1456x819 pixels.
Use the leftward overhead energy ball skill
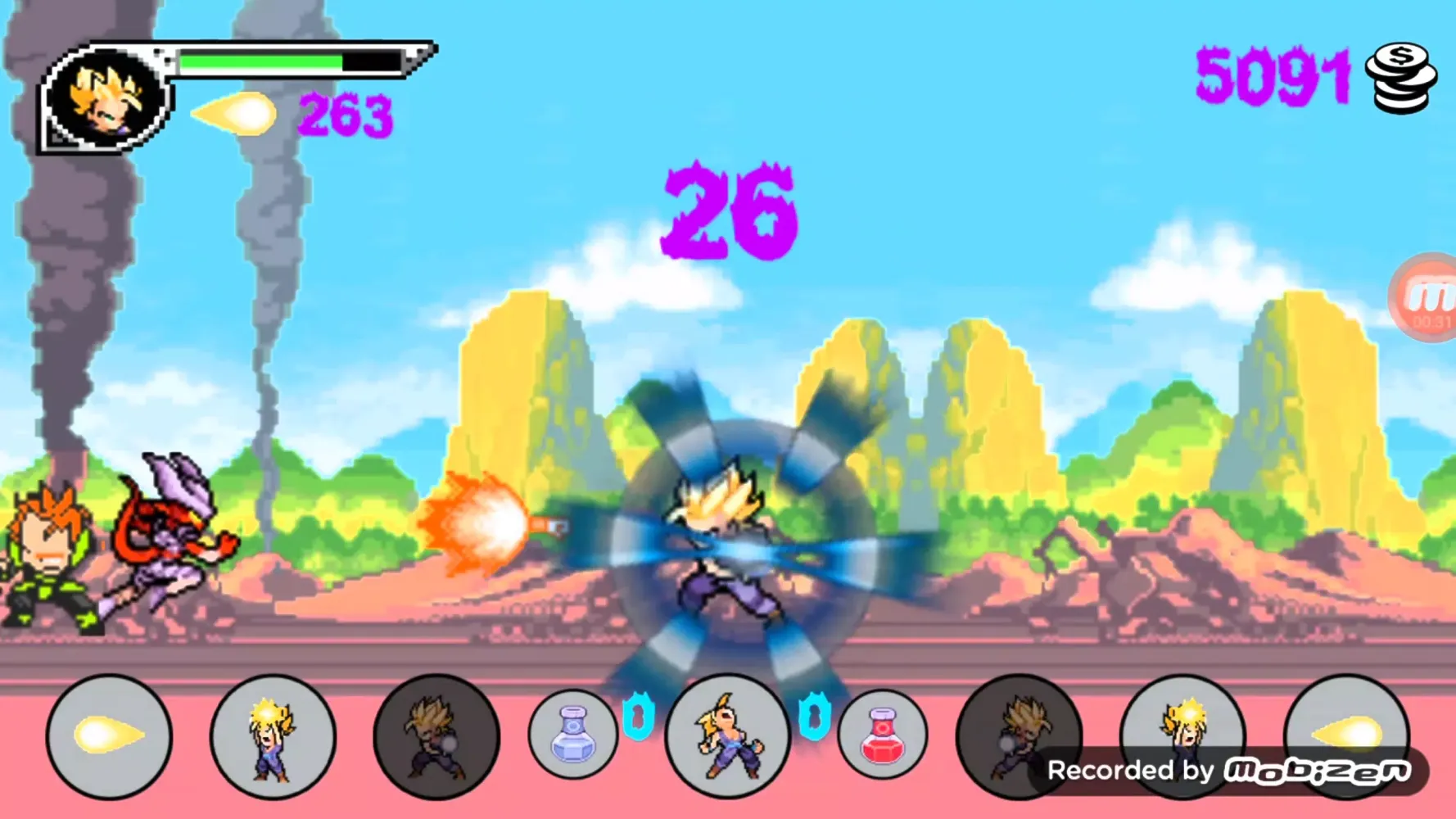tap(273, 735)
